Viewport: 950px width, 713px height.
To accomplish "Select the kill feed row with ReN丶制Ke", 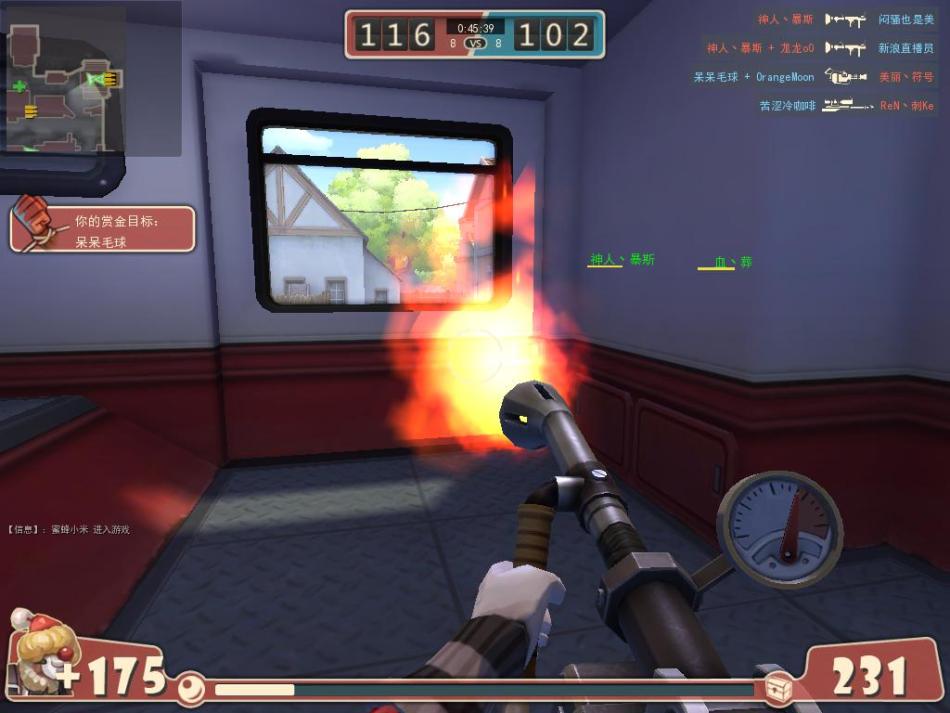I will 846,105.
